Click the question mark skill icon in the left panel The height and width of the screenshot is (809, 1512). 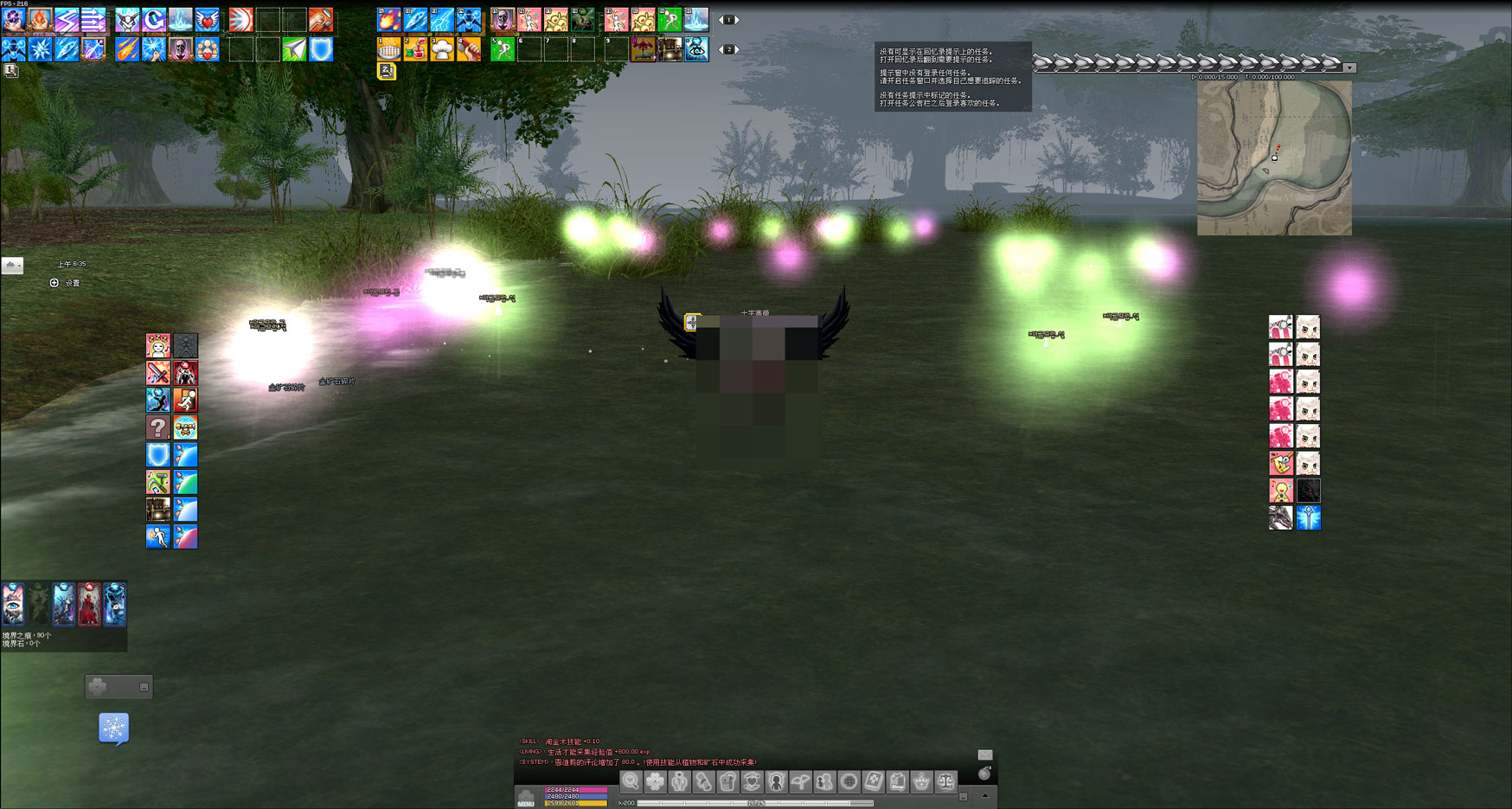(x=158, y=427)
